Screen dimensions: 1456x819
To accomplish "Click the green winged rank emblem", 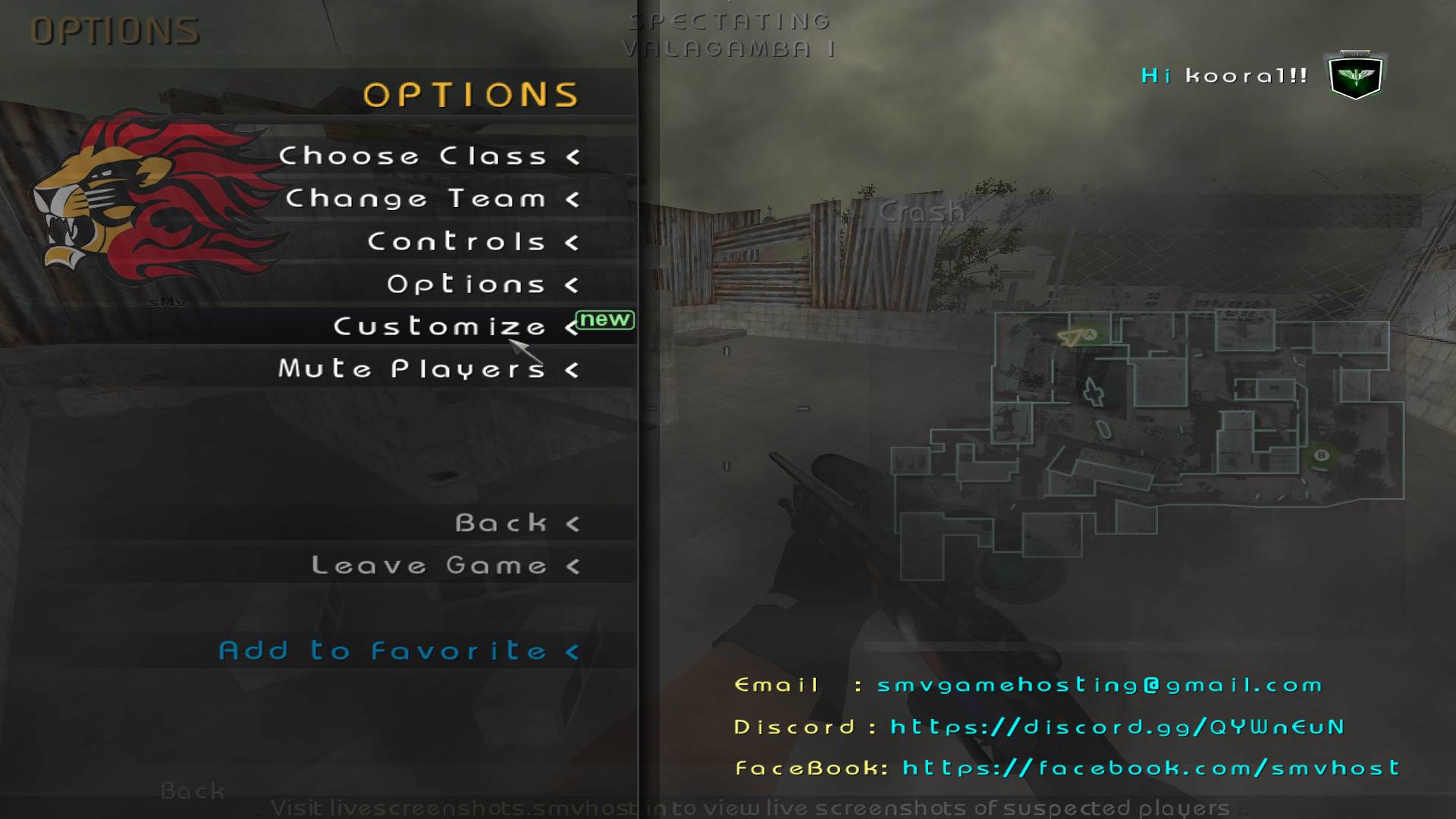I will coord(1356,76).
